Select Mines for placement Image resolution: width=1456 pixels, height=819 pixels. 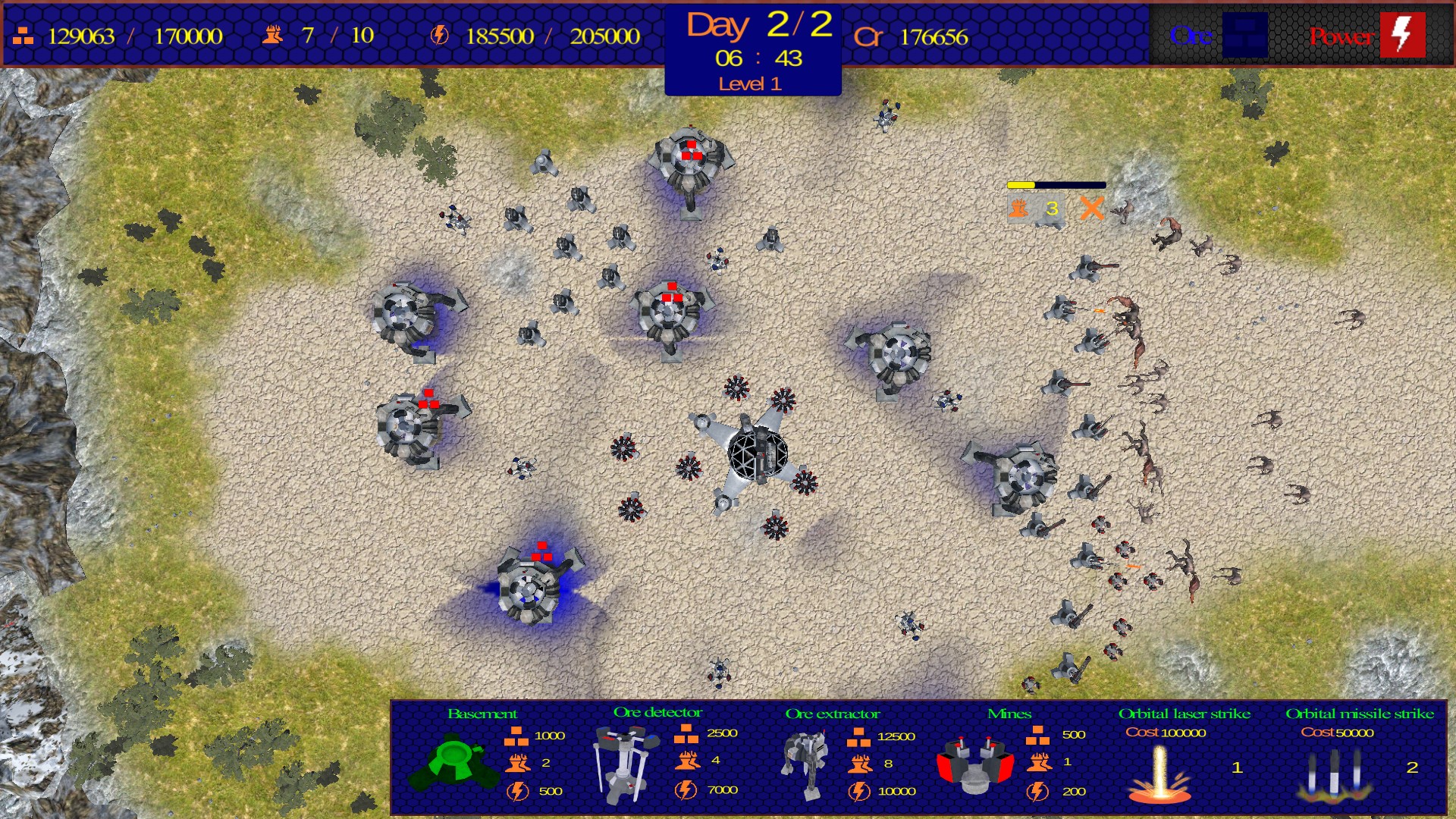coord(975,764)
